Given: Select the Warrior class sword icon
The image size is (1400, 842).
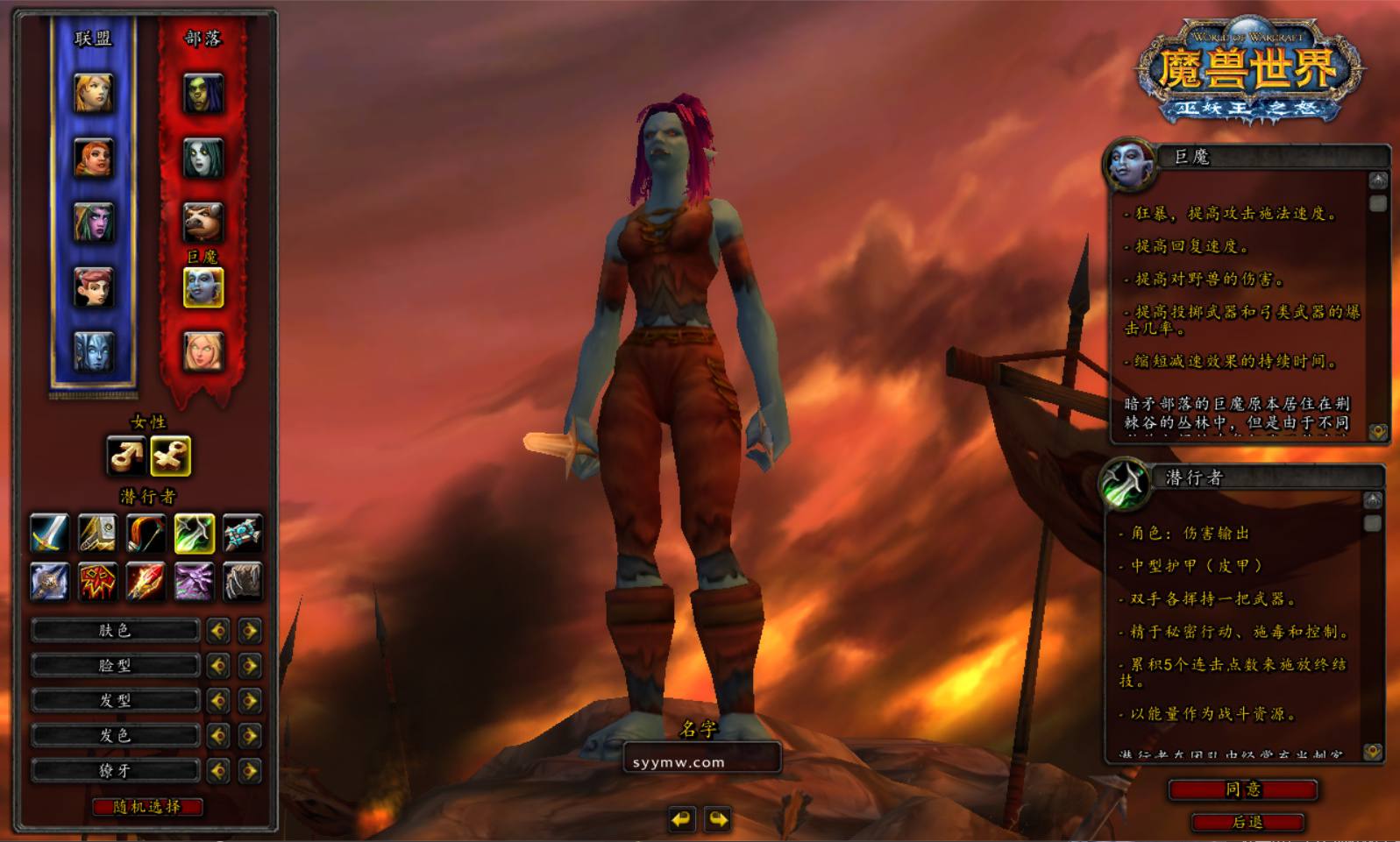Looking at the screenshot, I should click(x=48, y=533).
